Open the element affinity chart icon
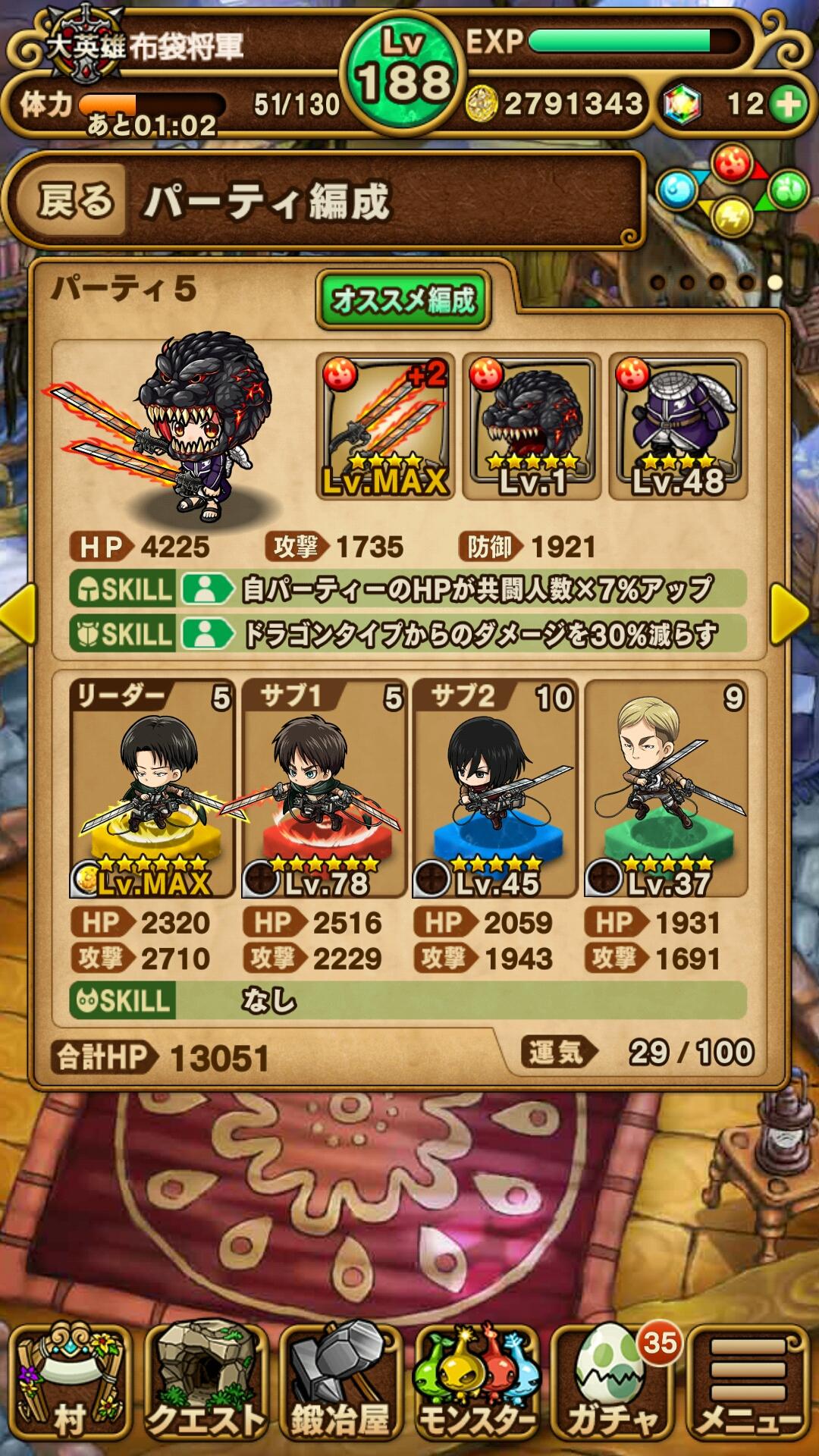The width and height of the screenshot is (819, 1456). [x=733, y=190]
